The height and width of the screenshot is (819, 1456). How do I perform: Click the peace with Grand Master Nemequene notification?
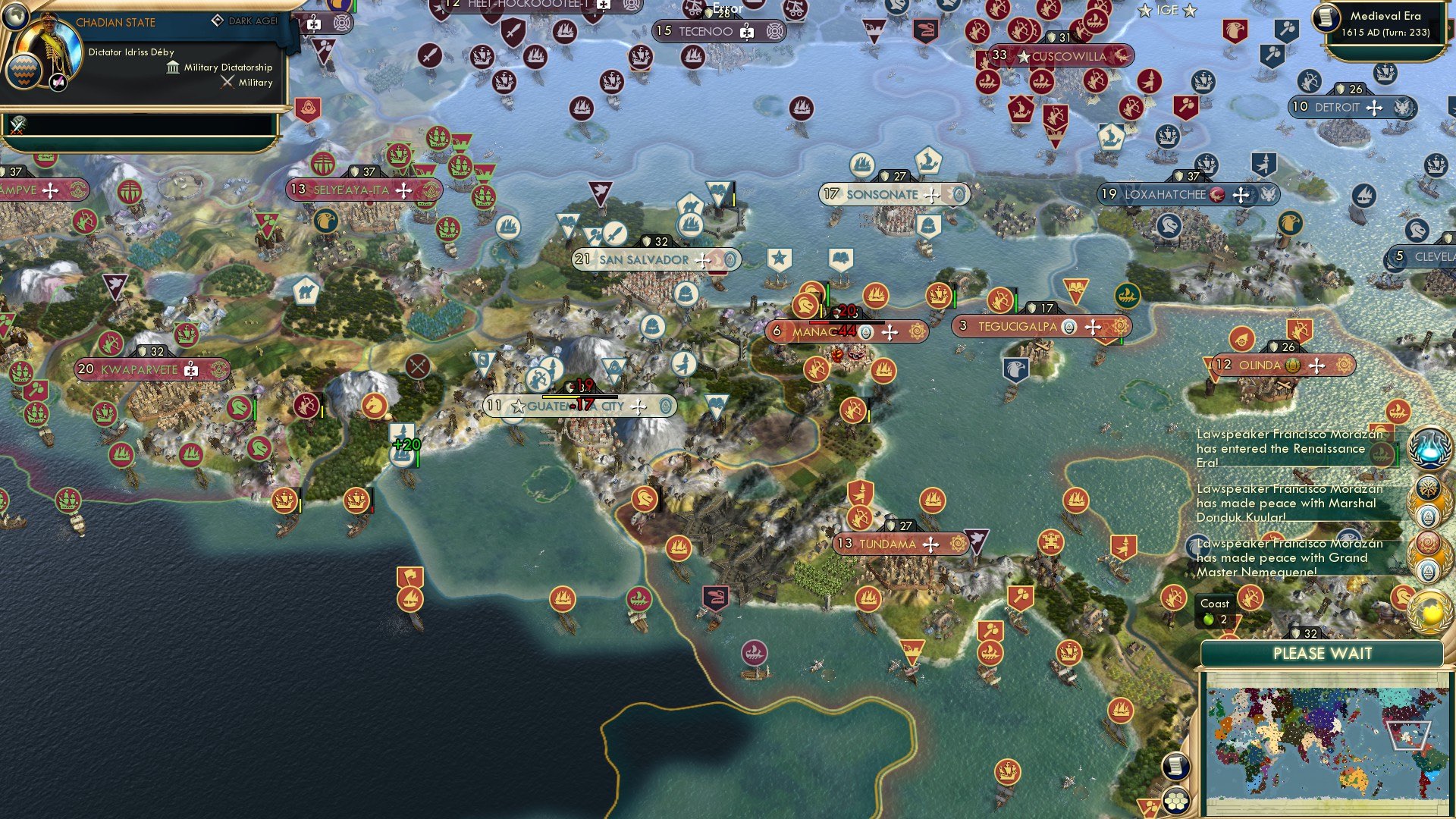click(1289, 557)
